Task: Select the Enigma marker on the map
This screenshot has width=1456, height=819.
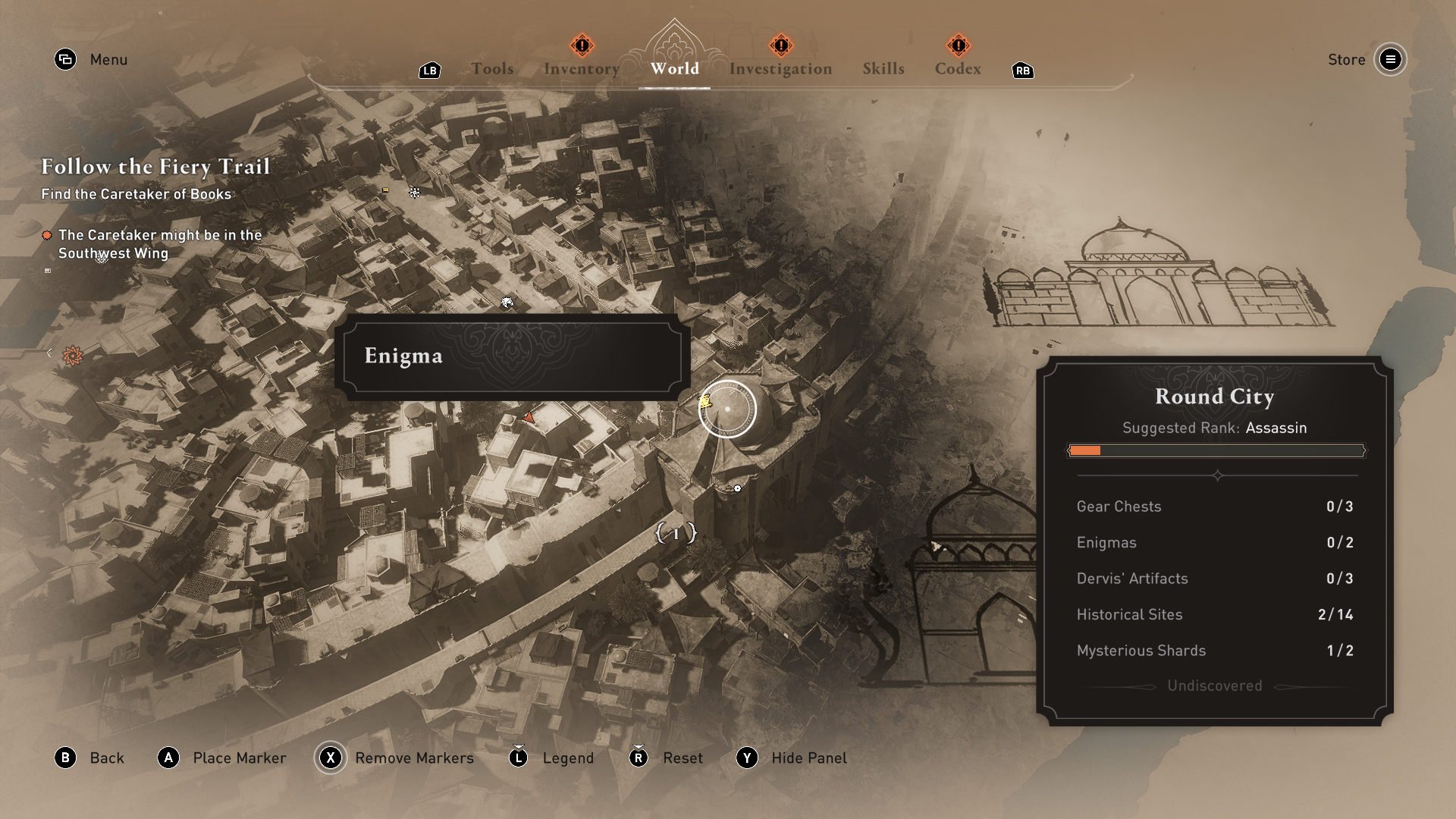Action: (x=706, y=402)
